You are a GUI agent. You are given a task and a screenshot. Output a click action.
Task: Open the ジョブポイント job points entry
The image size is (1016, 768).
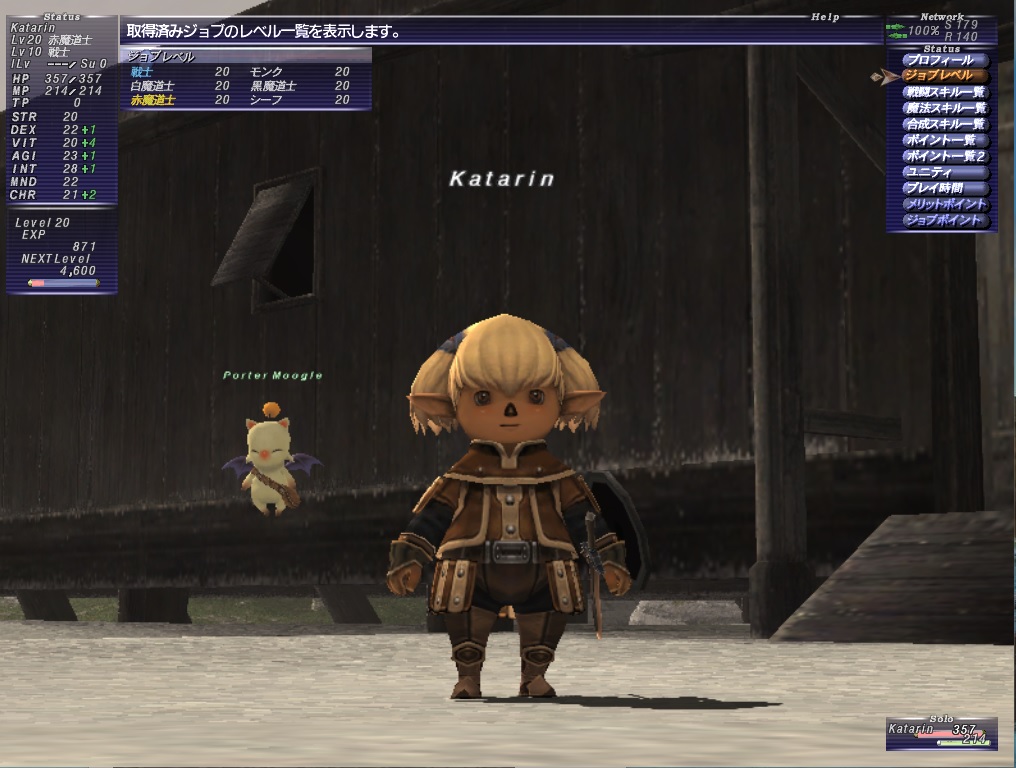point(944,220)
